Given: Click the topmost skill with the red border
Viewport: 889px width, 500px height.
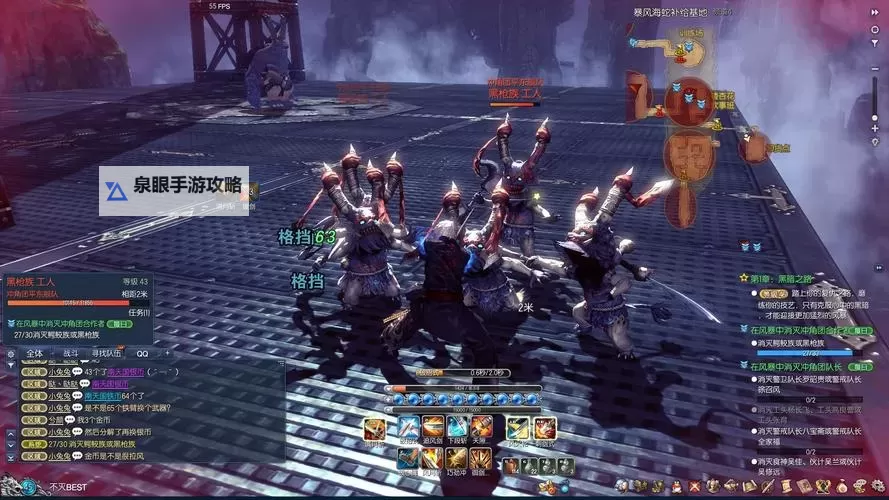Looking at the screenshot, I should click(375, 429).
